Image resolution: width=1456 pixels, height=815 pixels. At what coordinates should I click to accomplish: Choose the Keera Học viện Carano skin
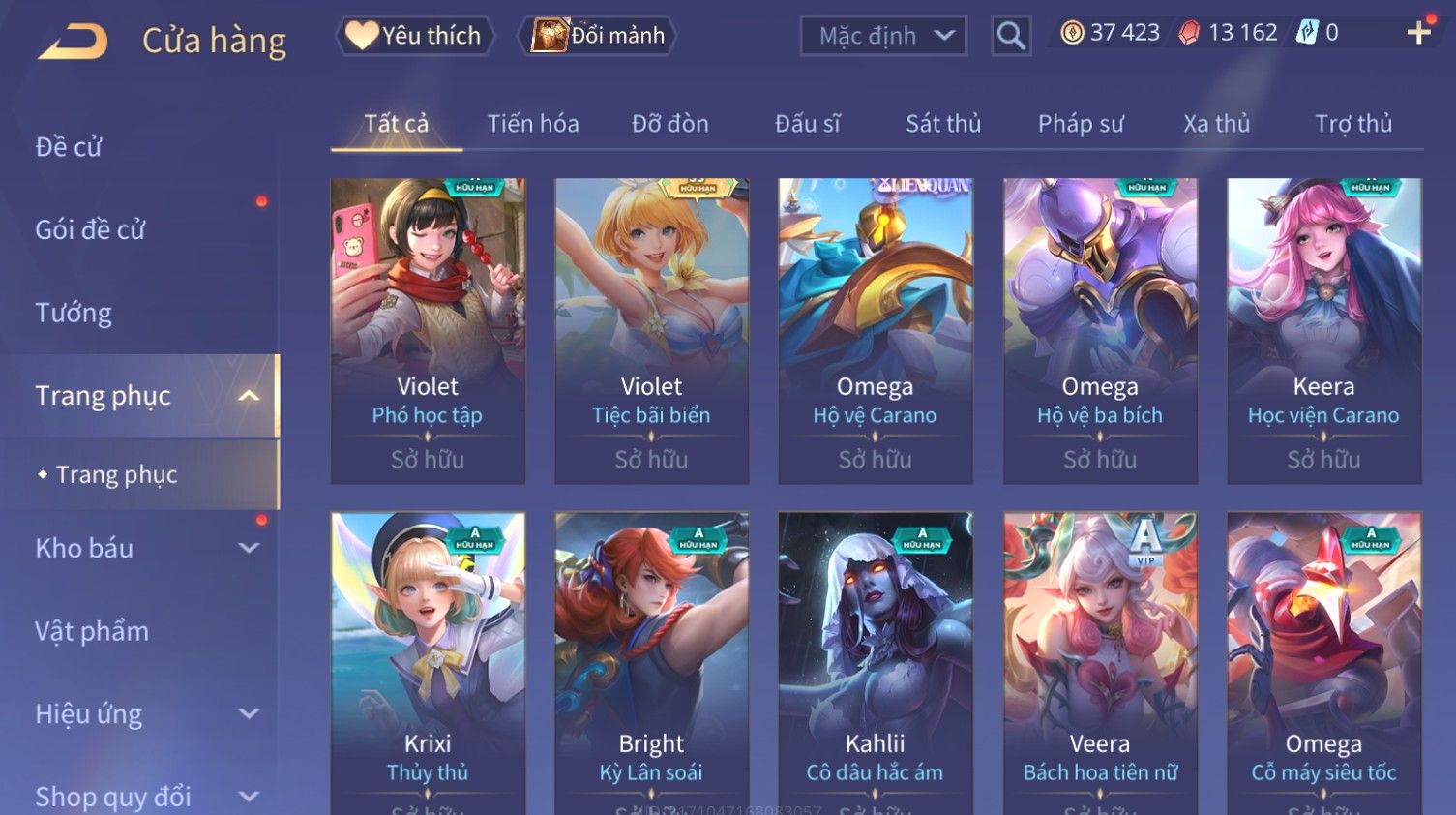[x=1323, y=329]
